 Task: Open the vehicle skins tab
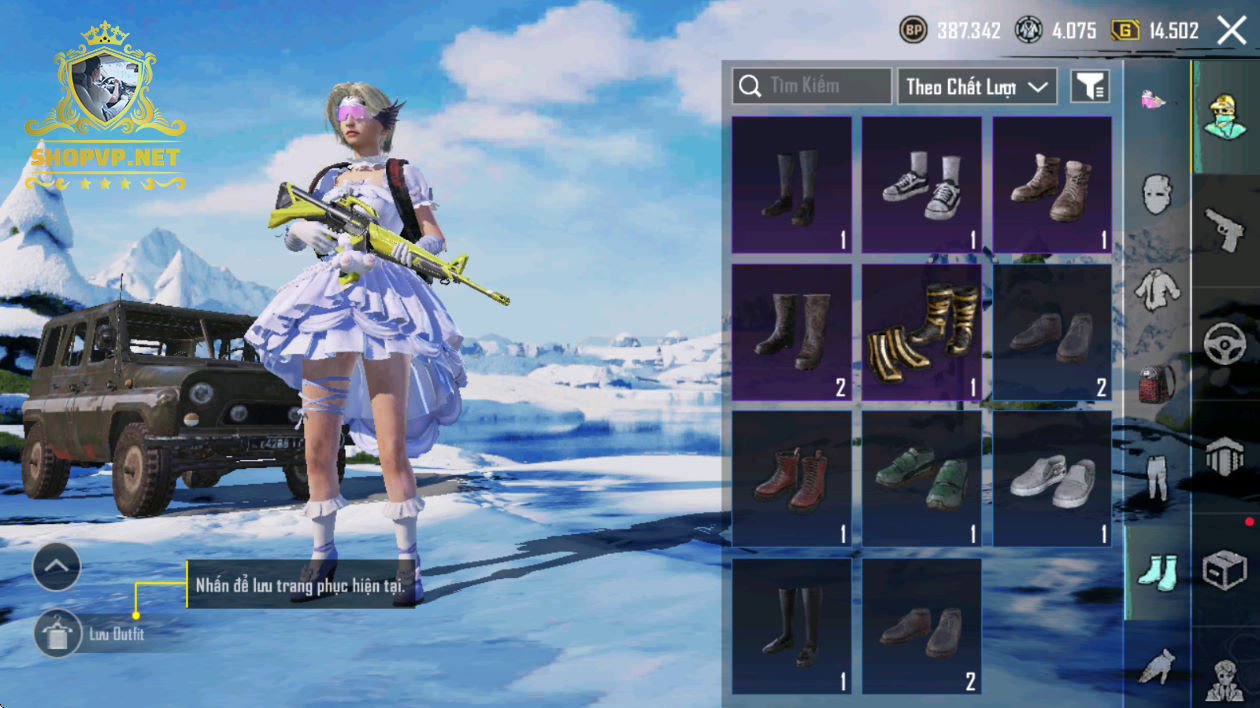pyautogui.click(x=1224, y=345)
